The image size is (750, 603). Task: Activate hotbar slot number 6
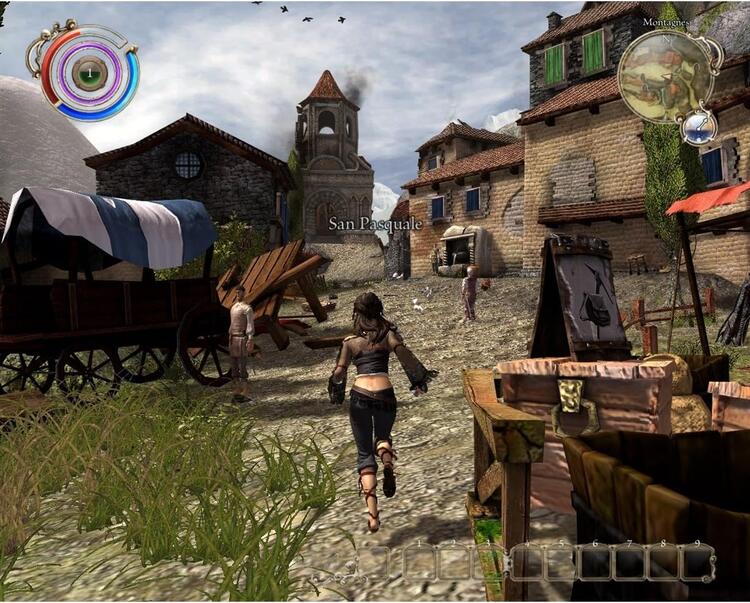point(596,562)
